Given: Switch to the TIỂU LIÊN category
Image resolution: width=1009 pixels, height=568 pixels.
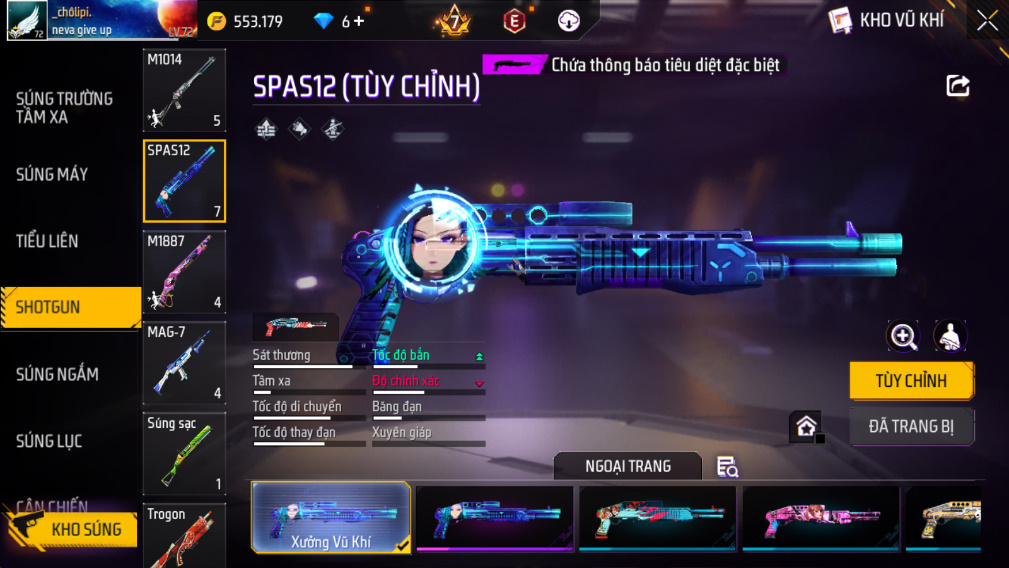Looking at the screenshot, I should tap(47, 241).
